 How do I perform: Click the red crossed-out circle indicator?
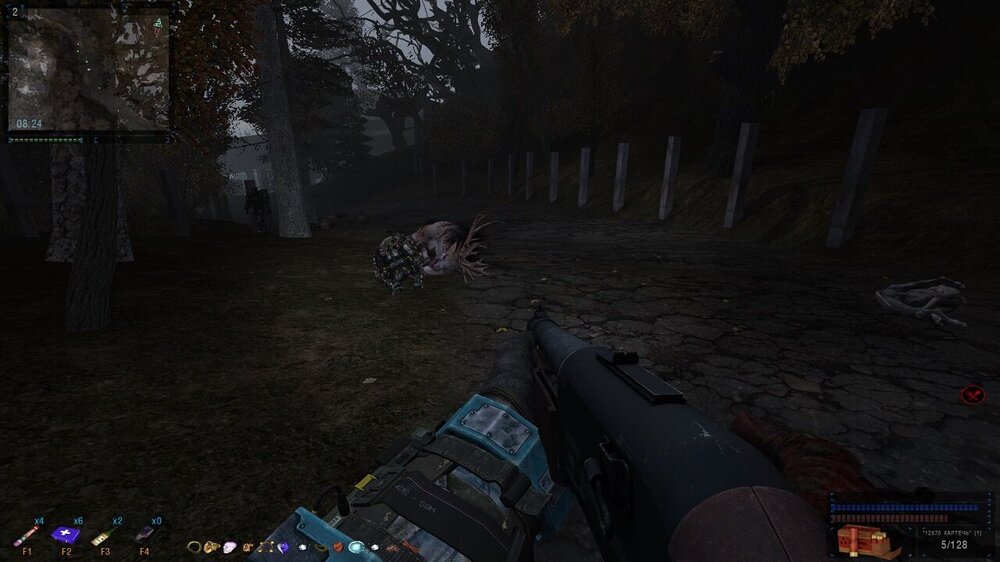(972, 395)
